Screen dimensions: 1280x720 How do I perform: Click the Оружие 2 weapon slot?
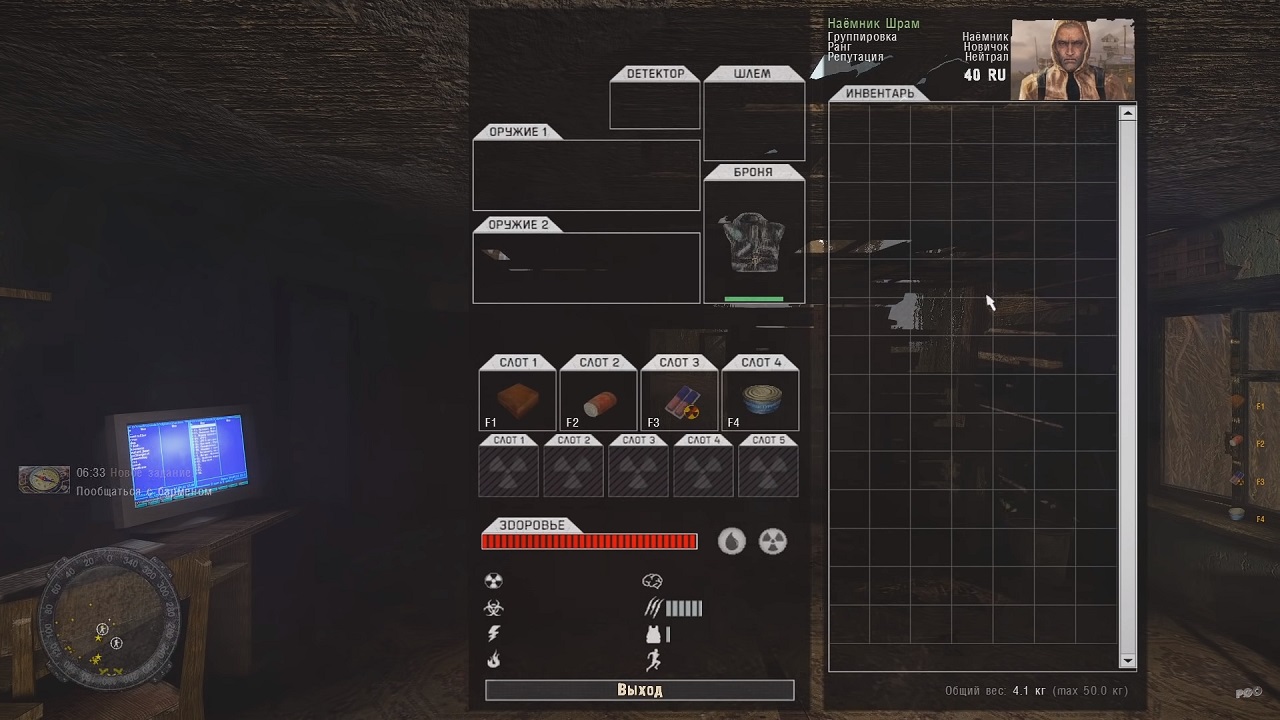click(586, 267)
